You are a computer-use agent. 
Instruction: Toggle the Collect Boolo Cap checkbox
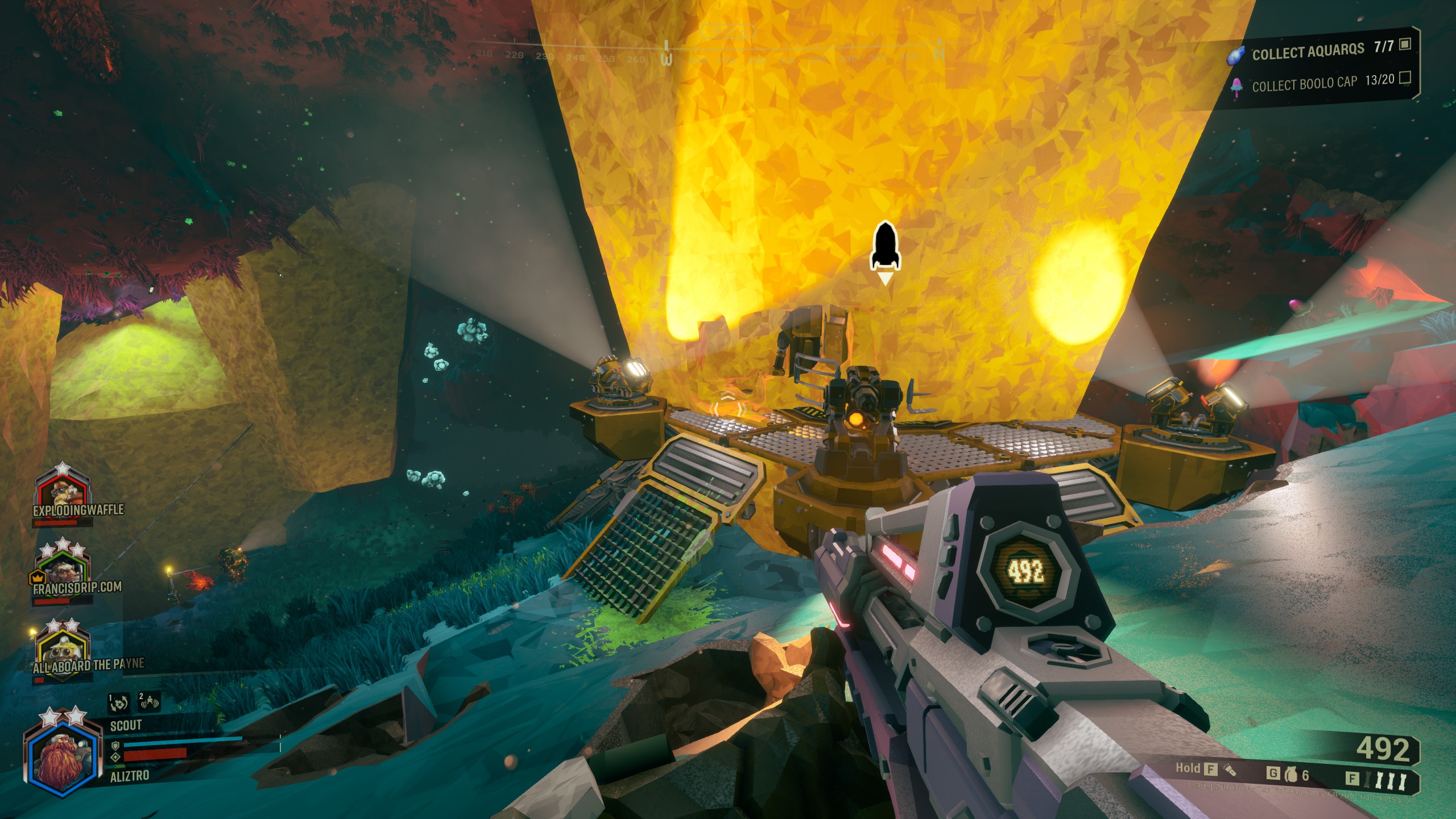1405,77
